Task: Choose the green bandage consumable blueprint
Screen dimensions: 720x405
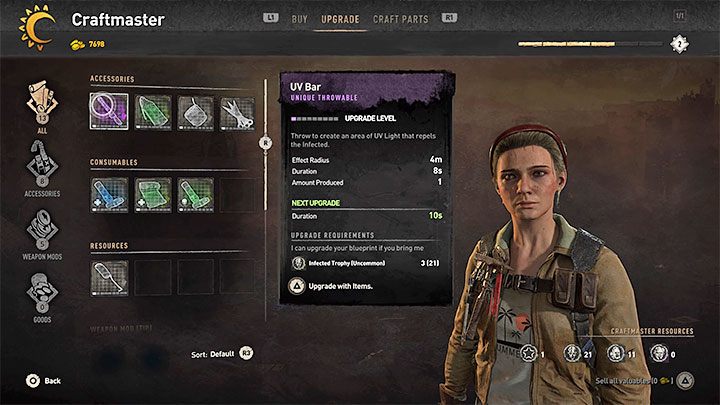Action: point(152,194)
